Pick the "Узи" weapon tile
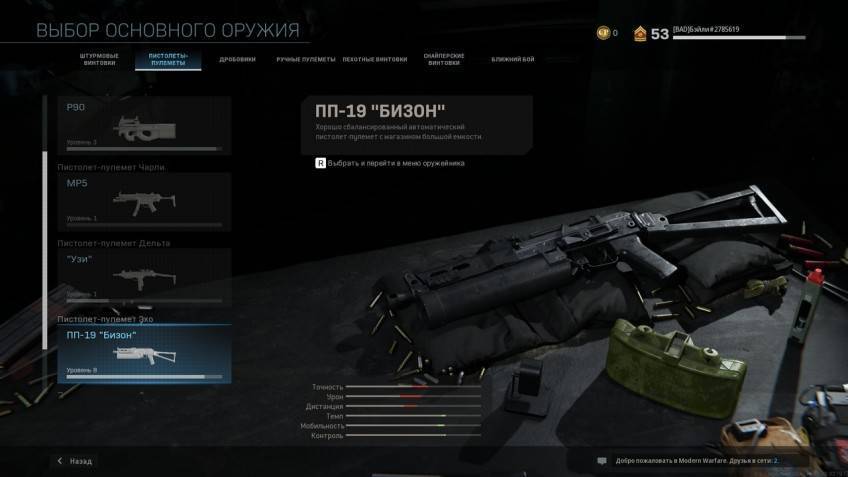The height and width of the screenshot is (477, 848). click(146, 277)
